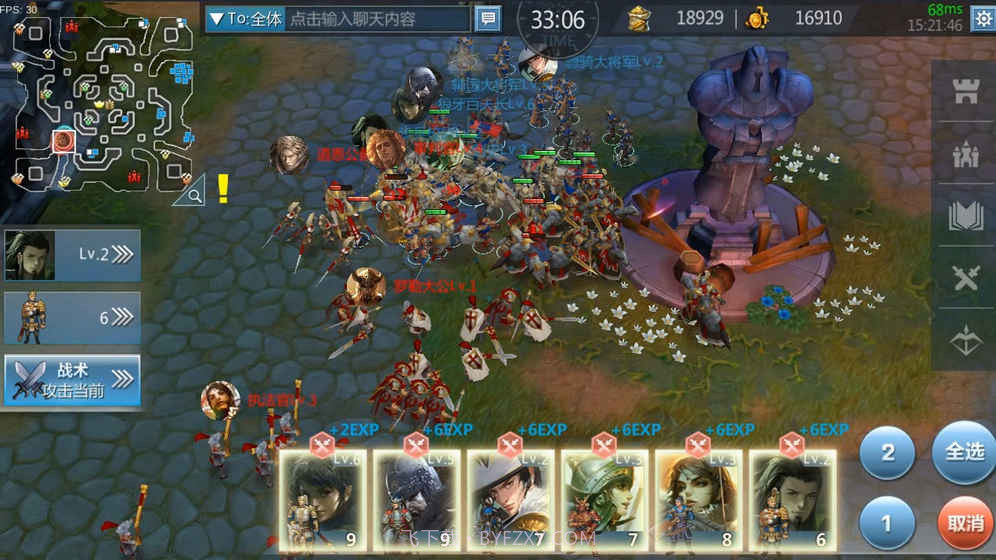996x560 pixels.
Task: Select squad group button 2
Action: click(887, 452)
